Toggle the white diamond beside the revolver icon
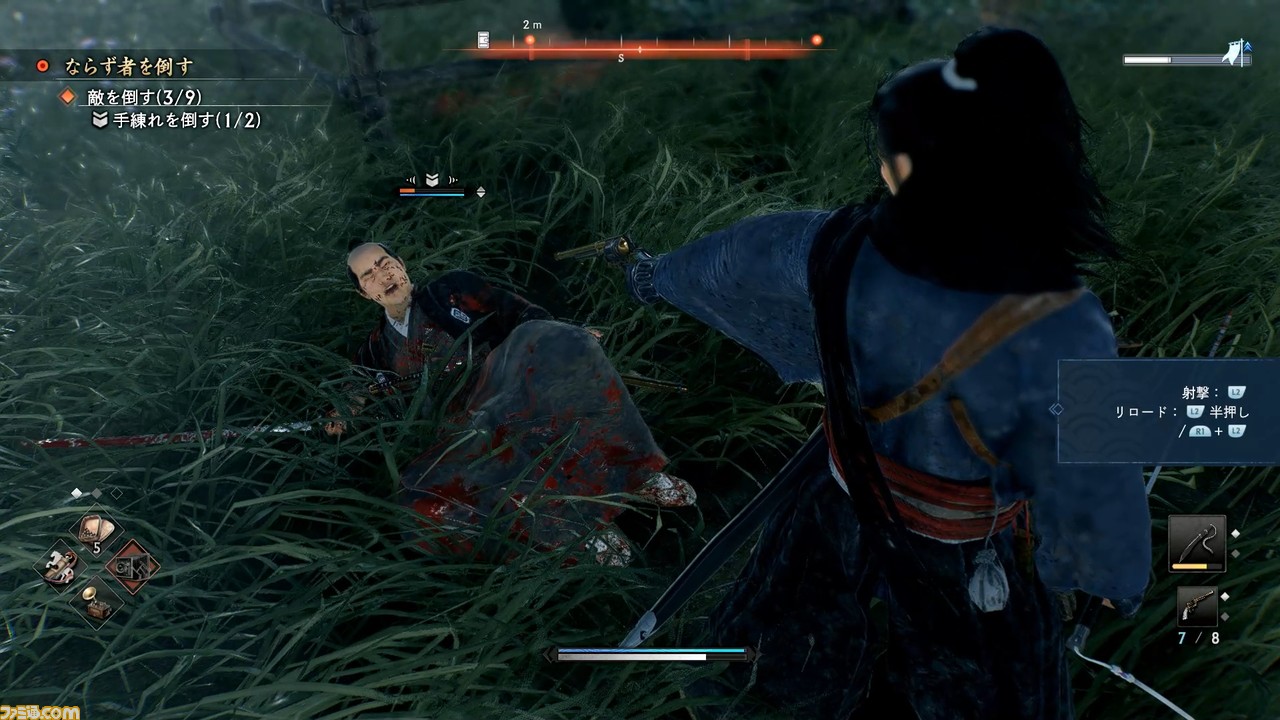Screen dimensions: 1280x720 pos(1224,598)
